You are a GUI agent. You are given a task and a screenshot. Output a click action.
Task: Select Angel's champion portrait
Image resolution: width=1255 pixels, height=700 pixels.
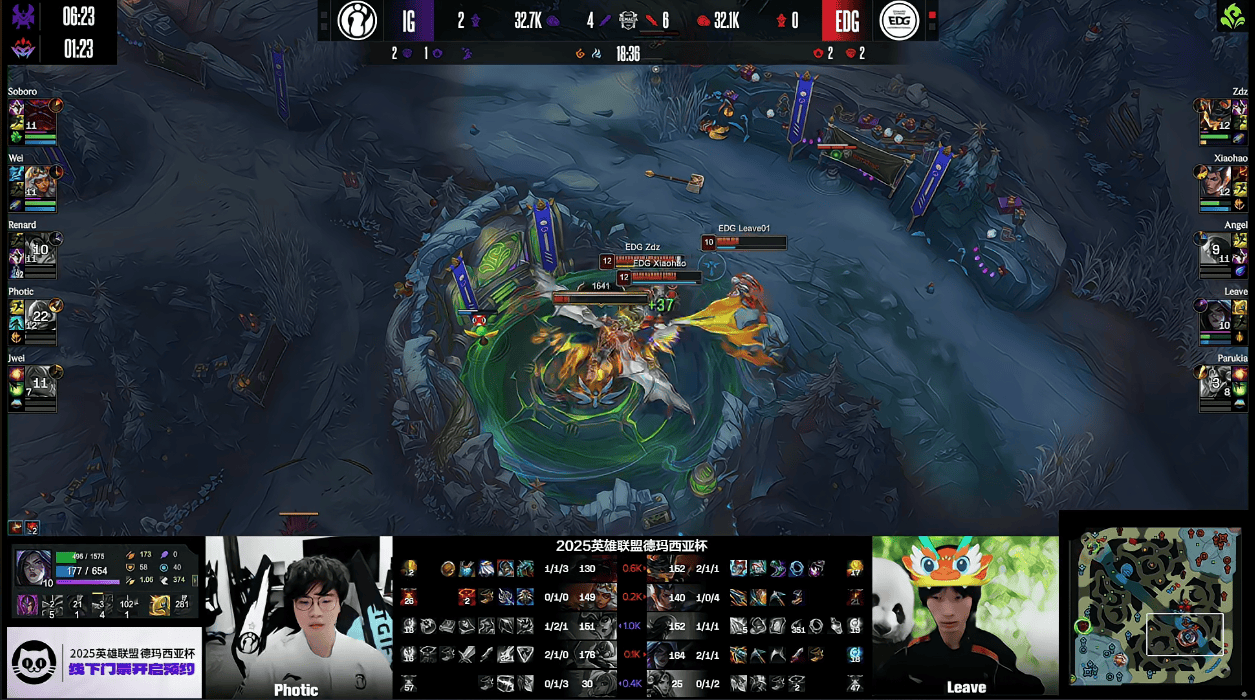point(1216,249)
